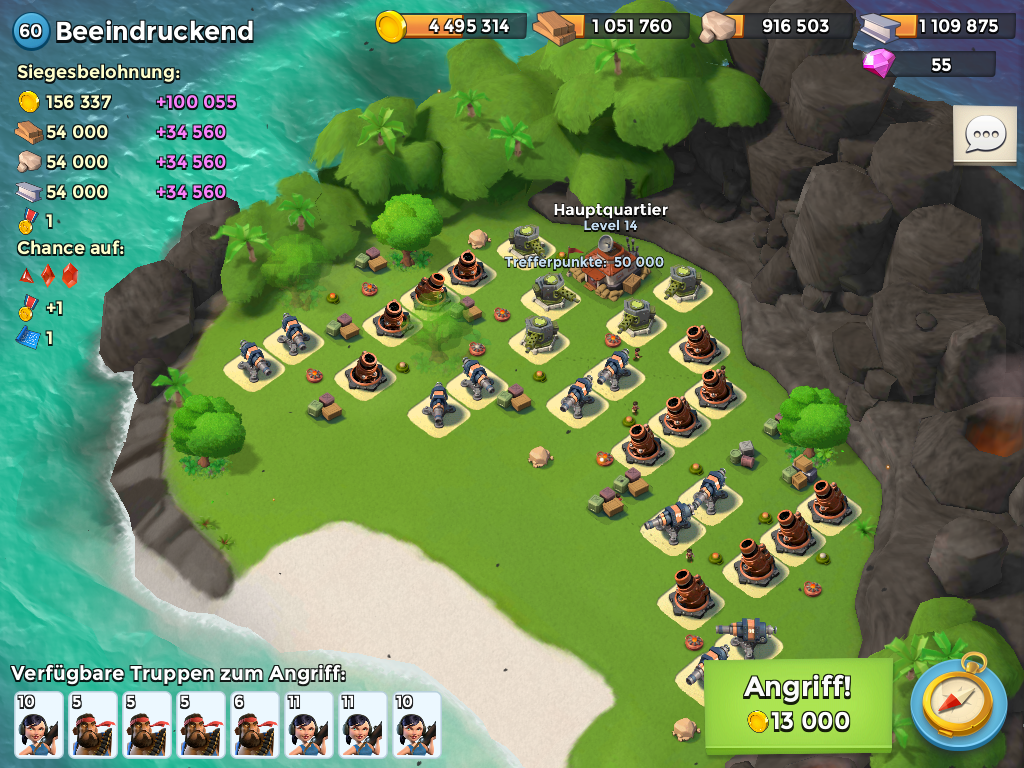Return to the map via the compass button
1024x768 pixels.
click(x=958, y=701)
